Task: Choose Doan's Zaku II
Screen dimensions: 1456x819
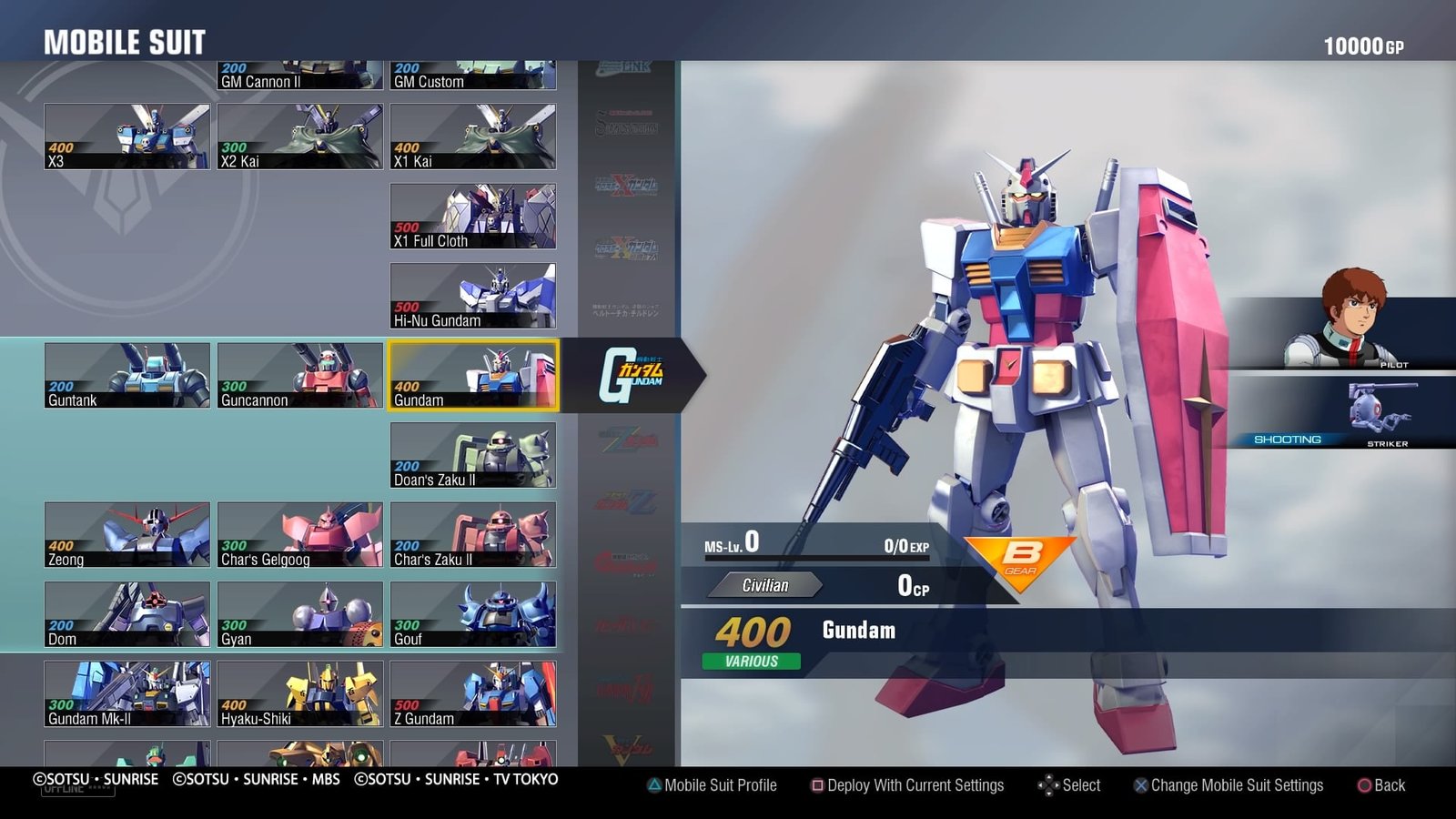Action: pyautogui.click(x=472, y=455)
